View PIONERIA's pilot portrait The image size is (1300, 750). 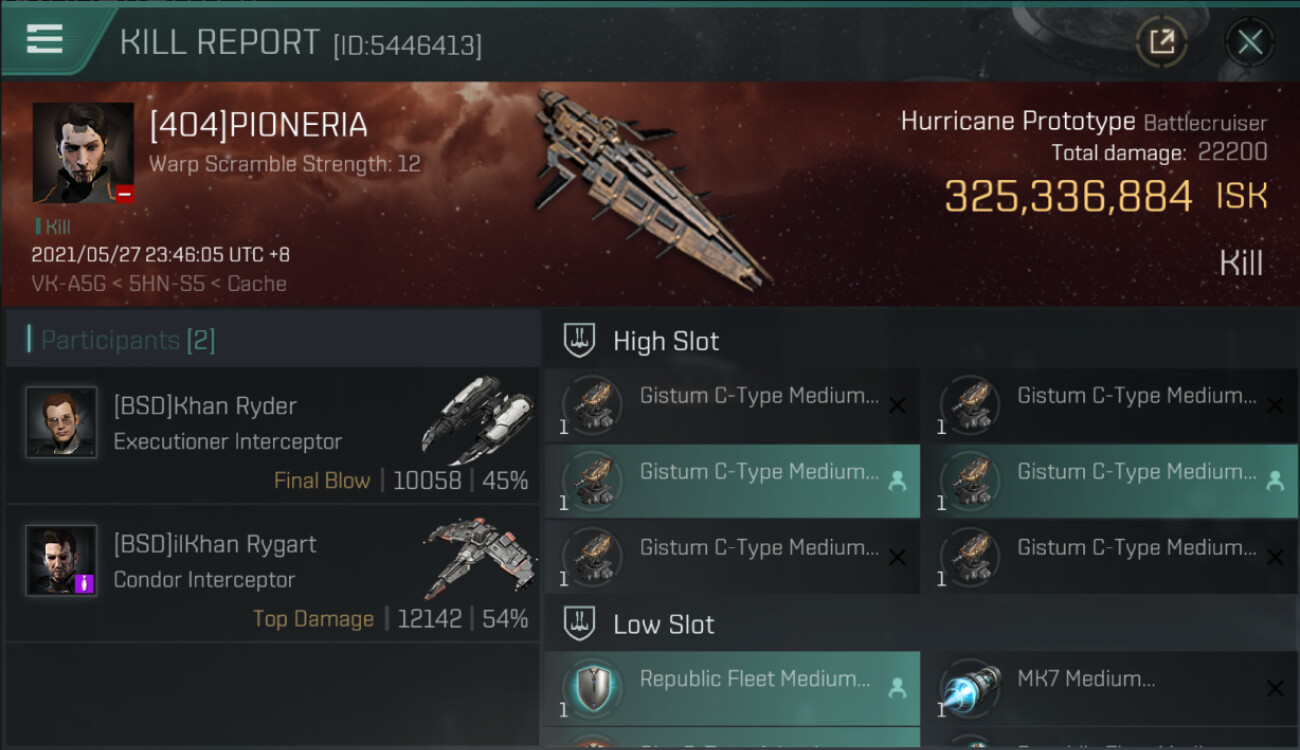tap(83, 153)
